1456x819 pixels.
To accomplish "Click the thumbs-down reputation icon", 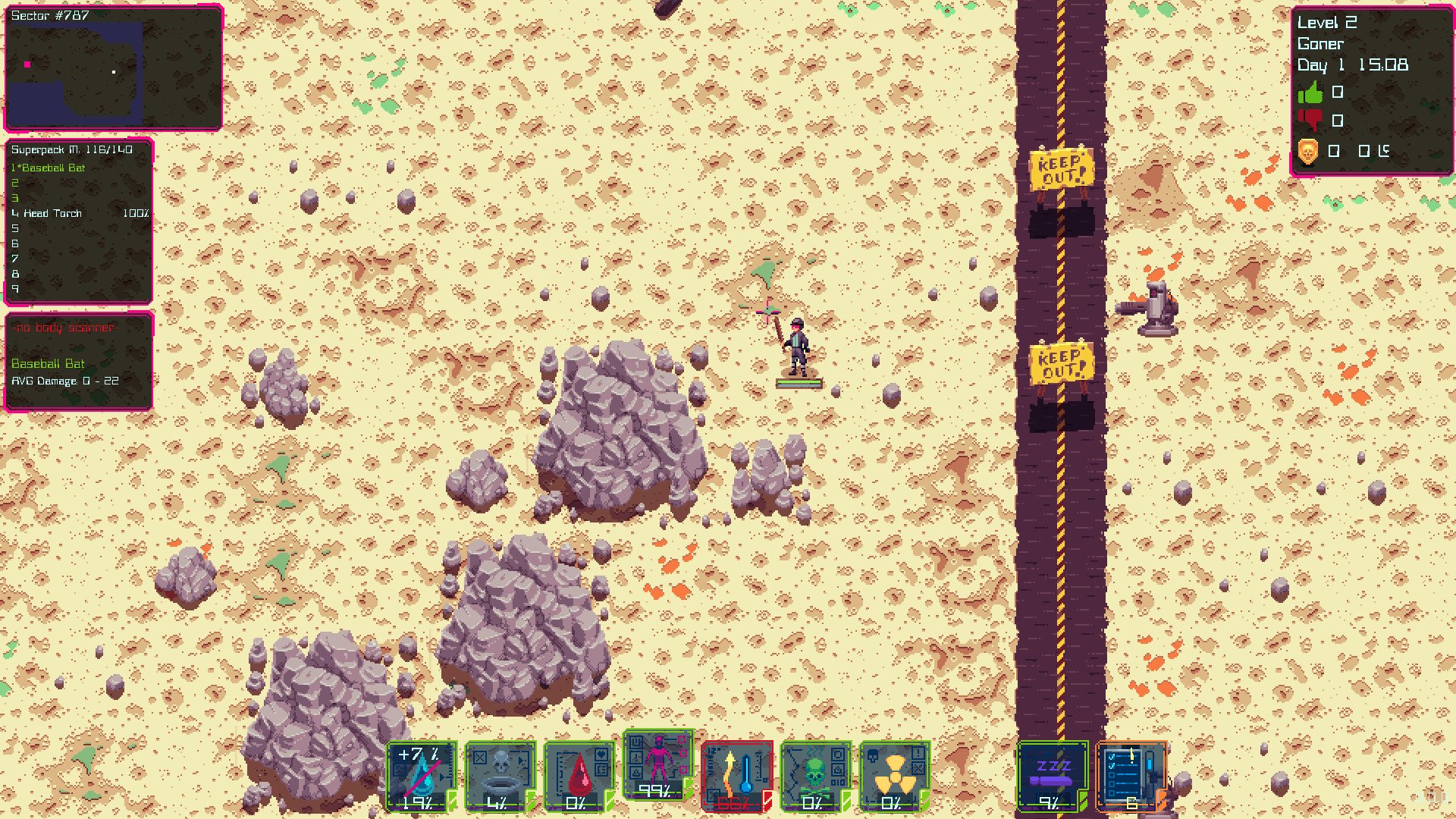I will 1310,121.
